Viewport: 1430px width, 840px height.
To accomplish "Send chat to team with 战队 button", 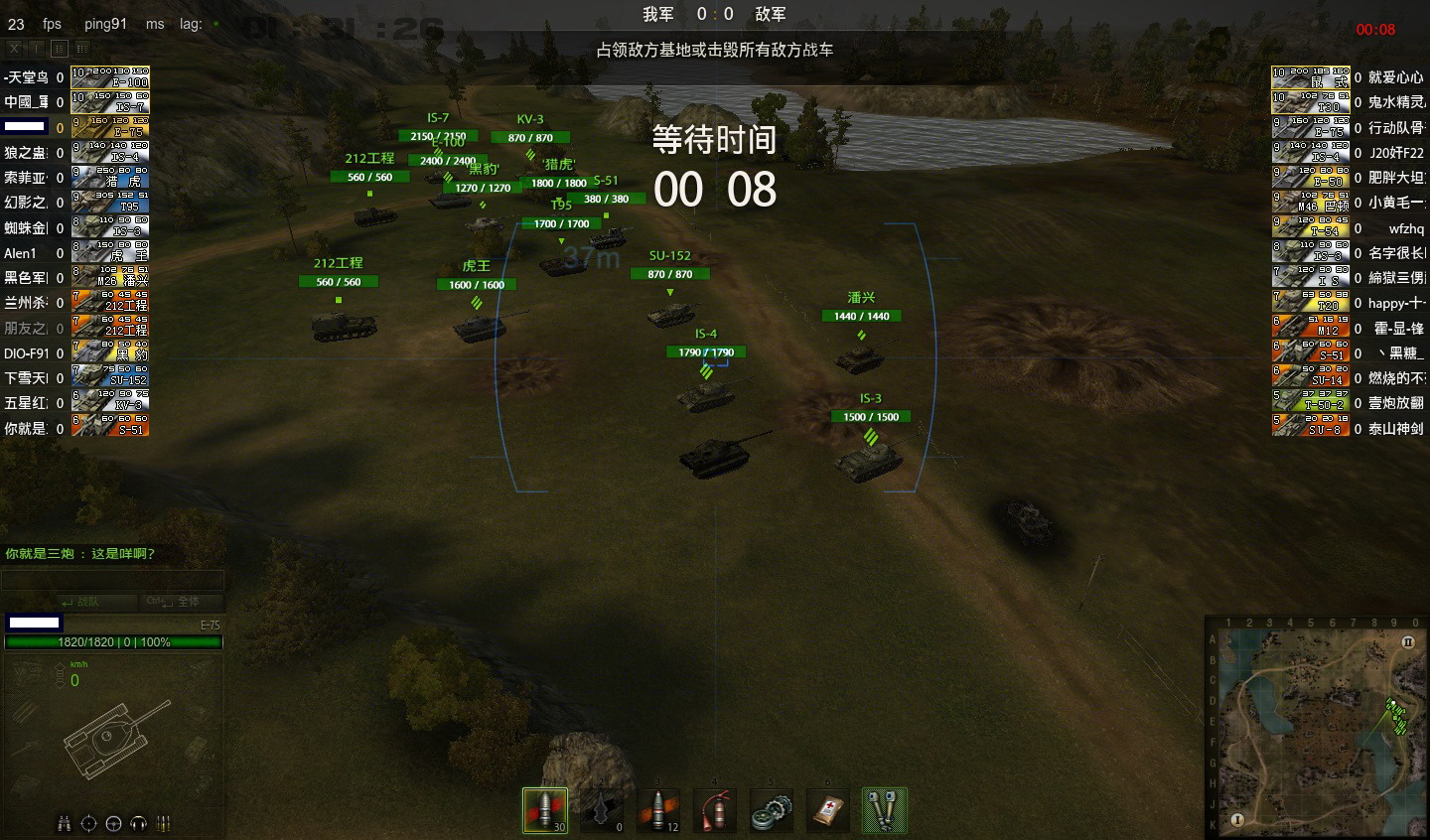I will coord(79,602).
